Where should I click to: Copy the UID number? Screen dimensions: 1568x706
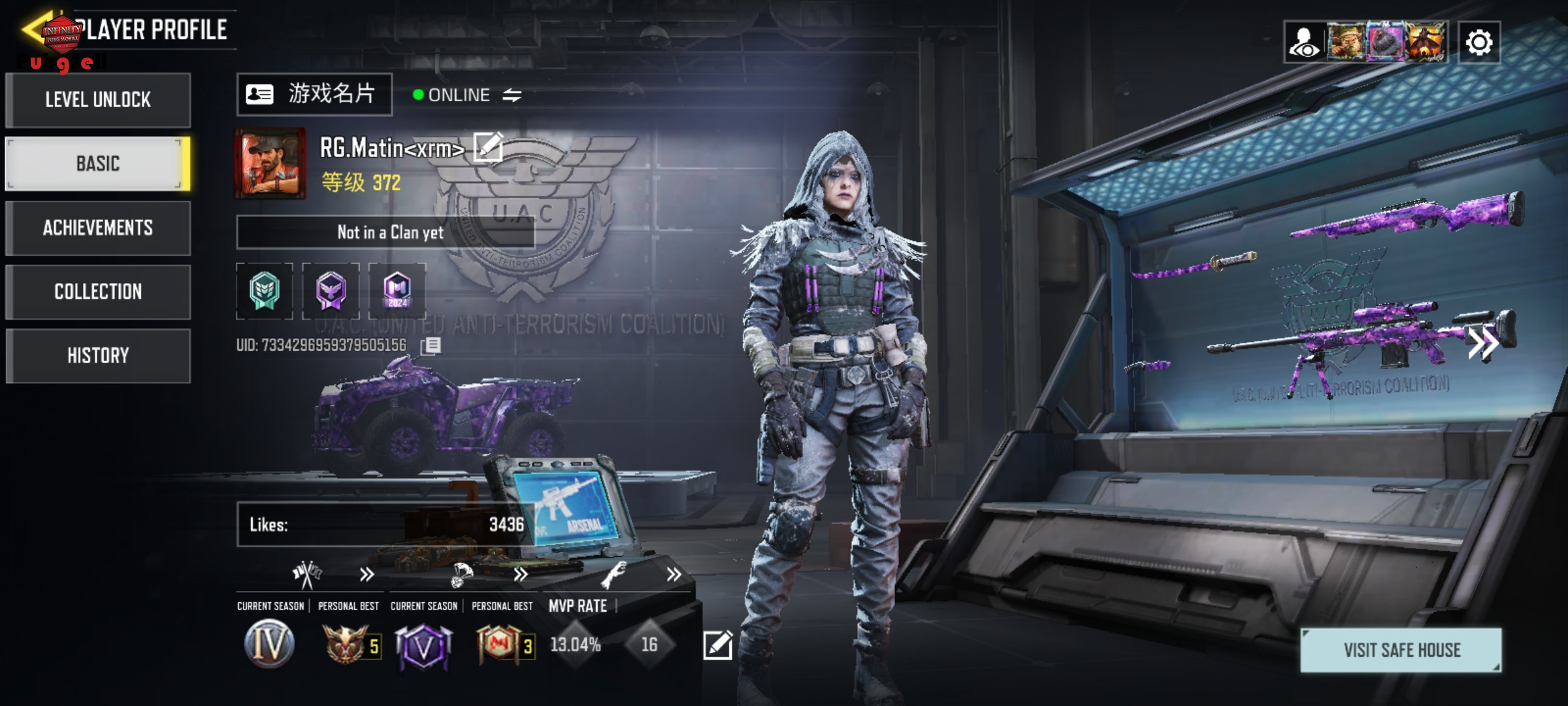(x=431, y=345)
